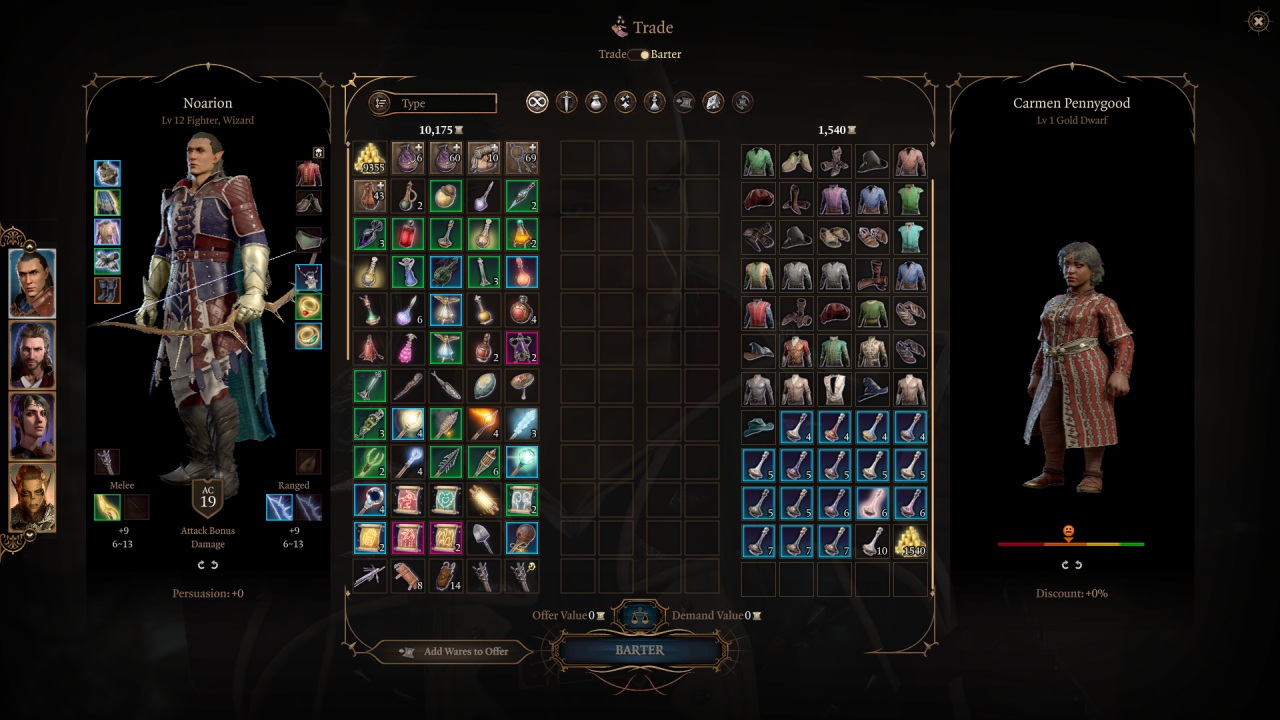The image size is (1280, 720).
Task: Select the infinity All-items filter
Action: coord(537,102)
